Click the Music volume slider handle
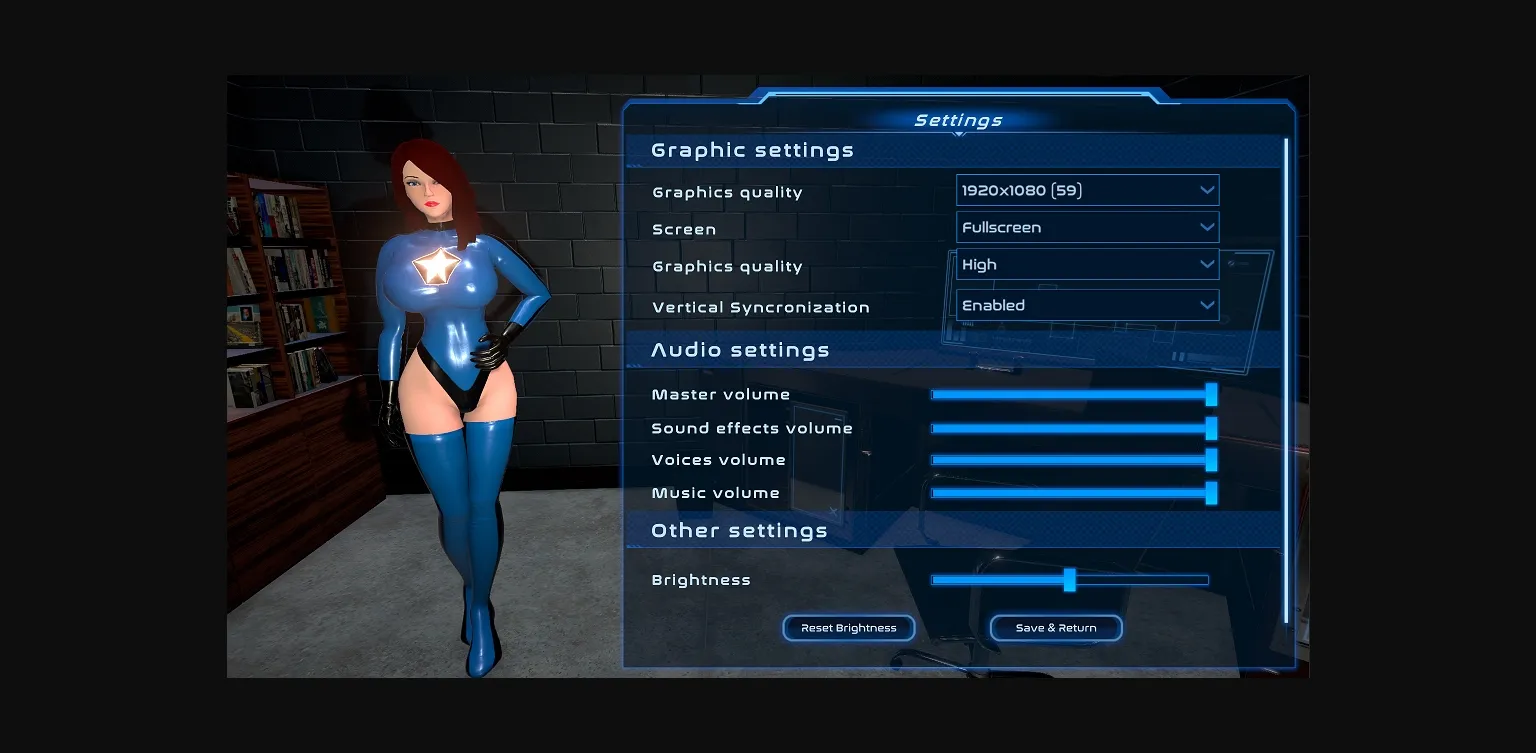 click(1212, 493)
